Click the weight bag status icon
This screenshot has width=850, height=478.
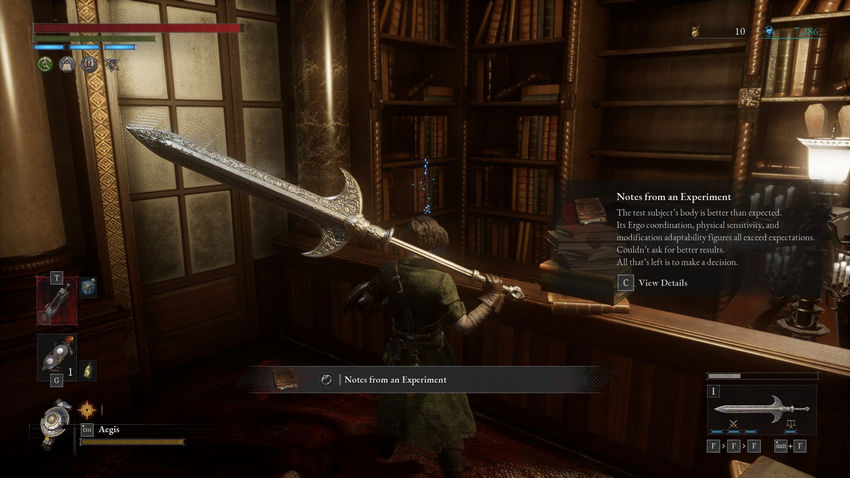67,64
